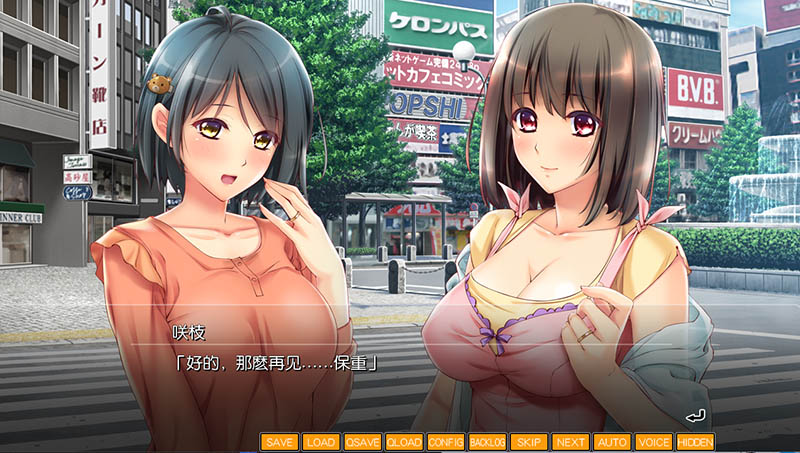Click the return arrow advance icon
800x453 pixels.
[696, 415]
